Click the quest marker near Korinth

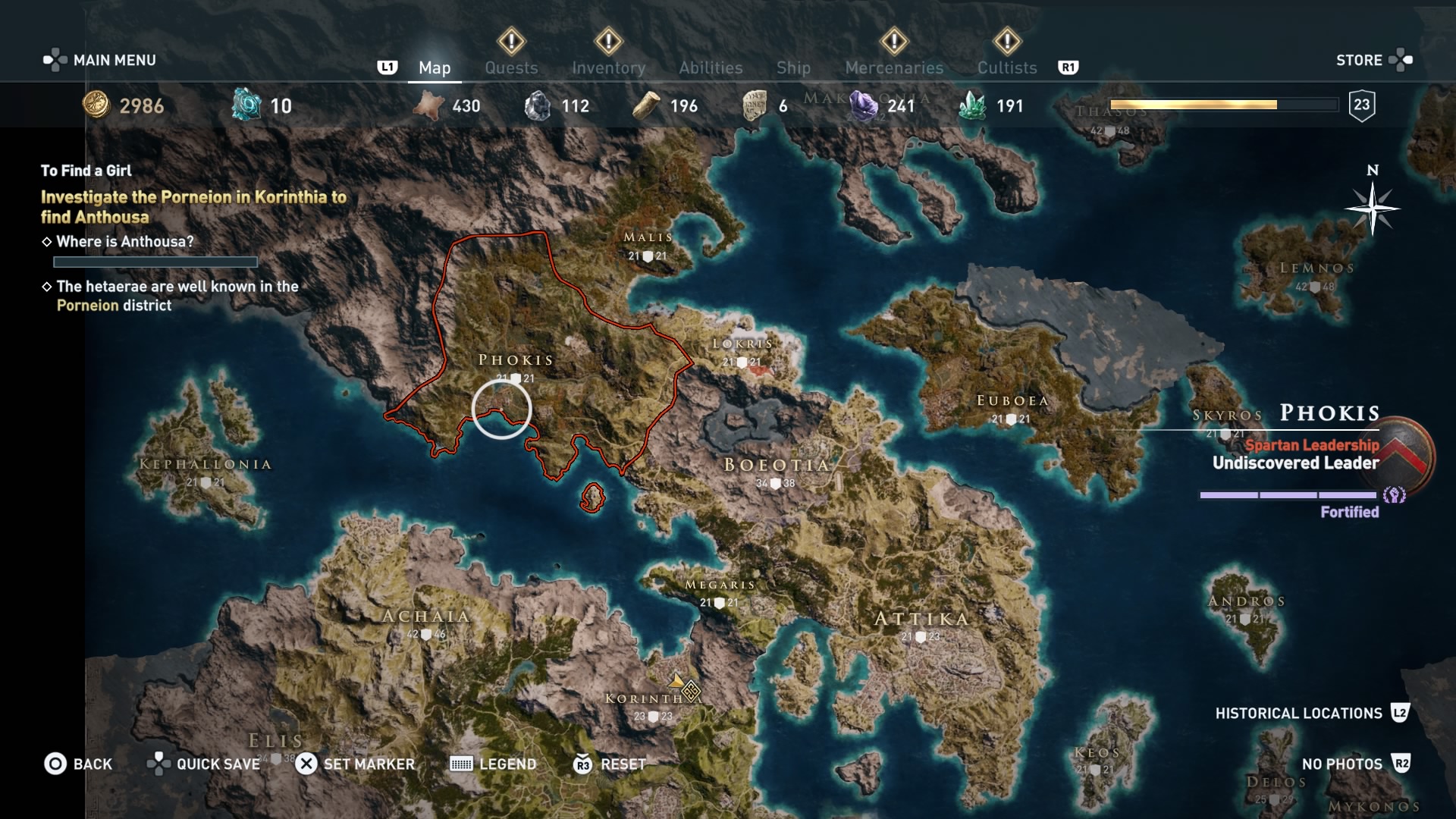pos(690,691)
